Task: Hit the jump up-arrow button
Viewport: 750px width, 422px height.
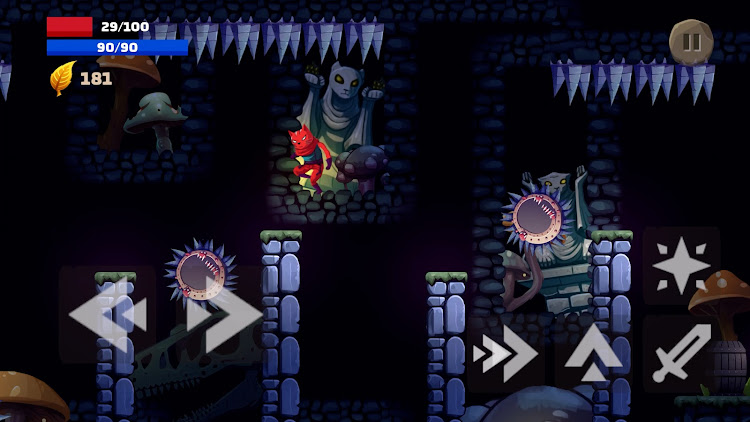Action: tap(594, 353)
